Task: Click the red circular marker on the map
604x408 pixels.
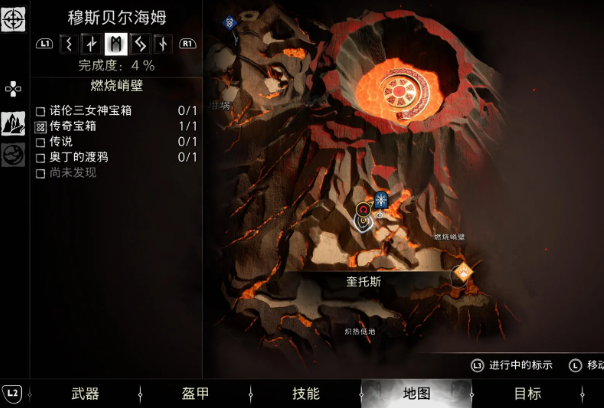Action: click(364, 211)
